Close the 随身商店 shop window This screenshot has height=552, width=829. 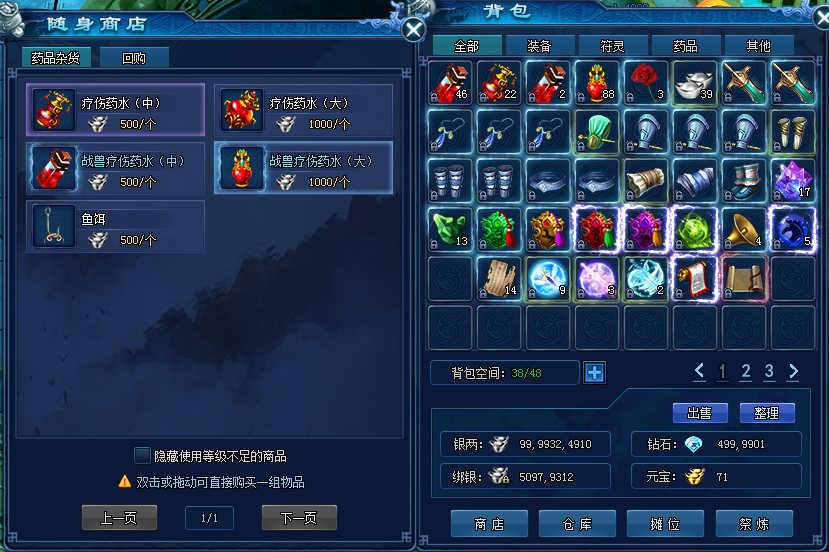(414, 30)
